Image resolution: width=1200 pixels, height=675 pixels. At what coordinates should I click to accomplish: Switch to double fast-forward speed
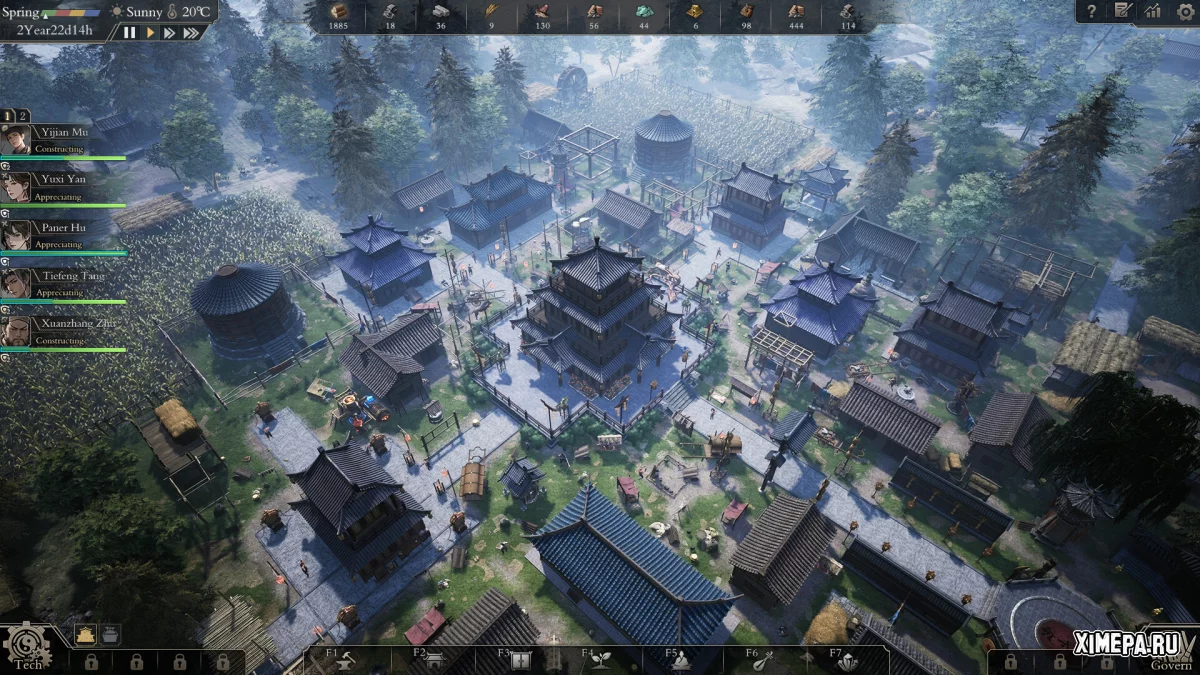pyautogui.click(x=170, y=32)
